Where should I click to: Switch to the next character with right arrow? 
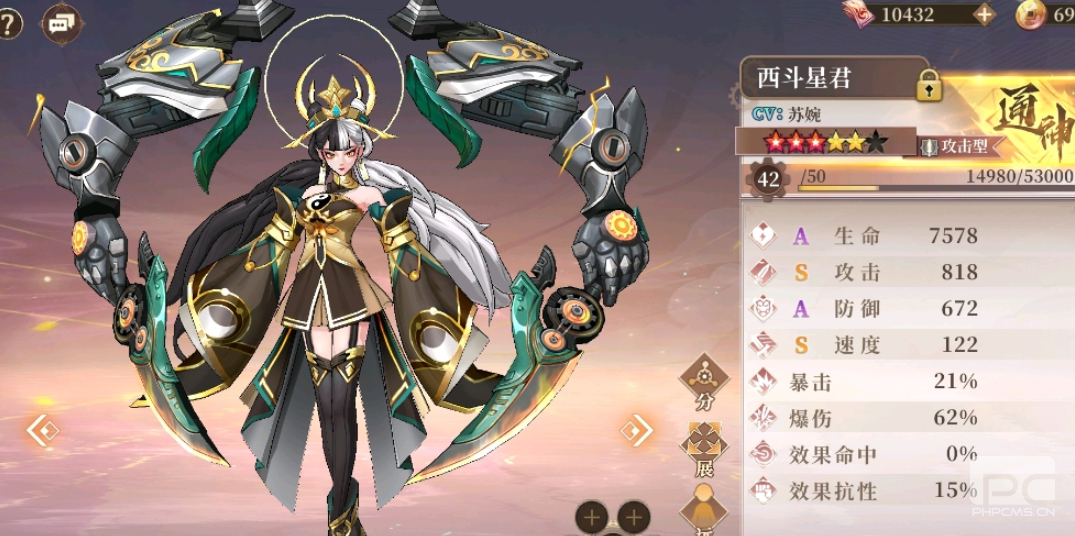tap(636, 431)
